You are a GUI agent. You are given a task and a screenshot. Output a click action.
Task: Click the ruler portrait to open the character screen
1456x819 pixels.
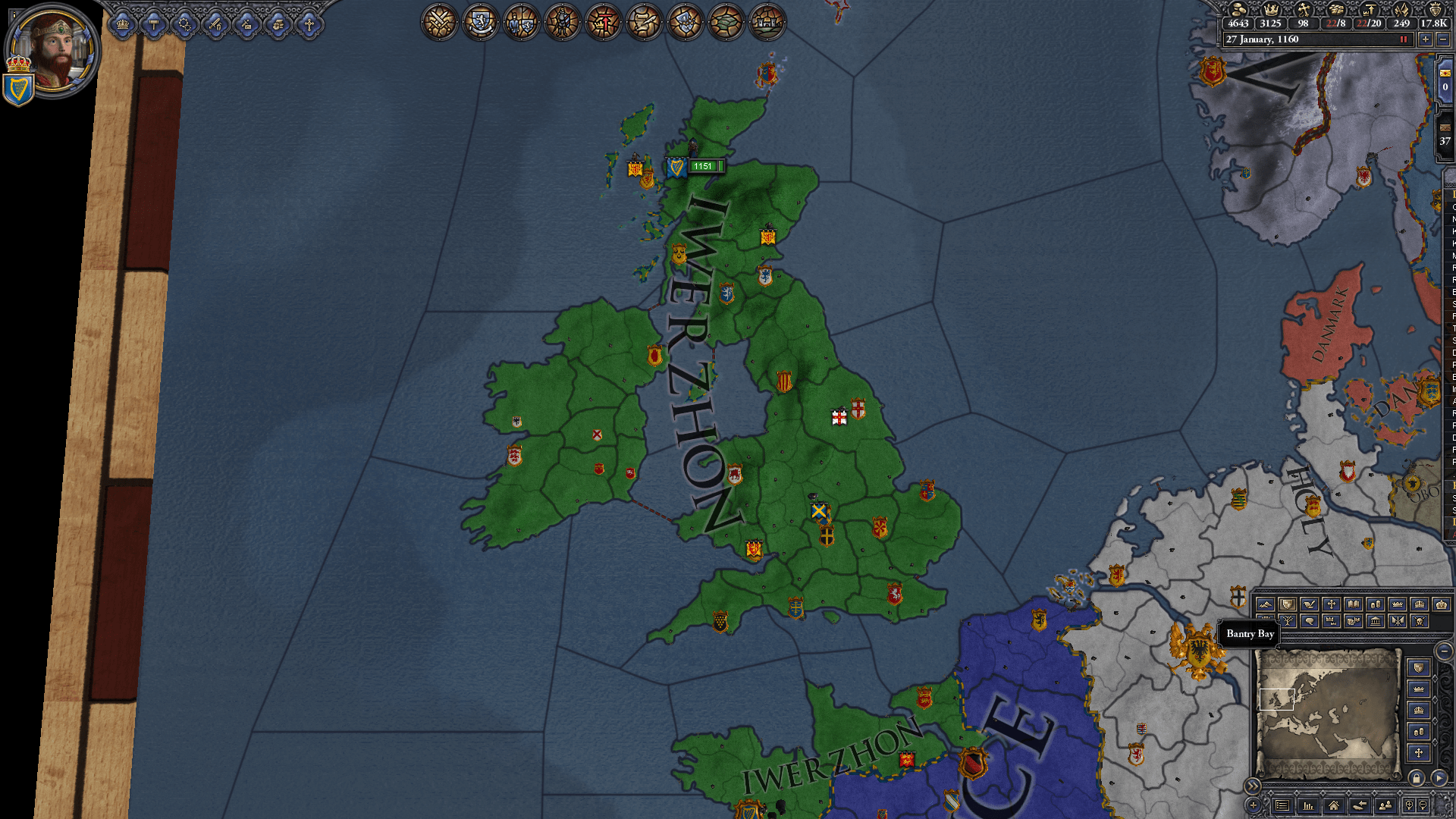point(53,49)
